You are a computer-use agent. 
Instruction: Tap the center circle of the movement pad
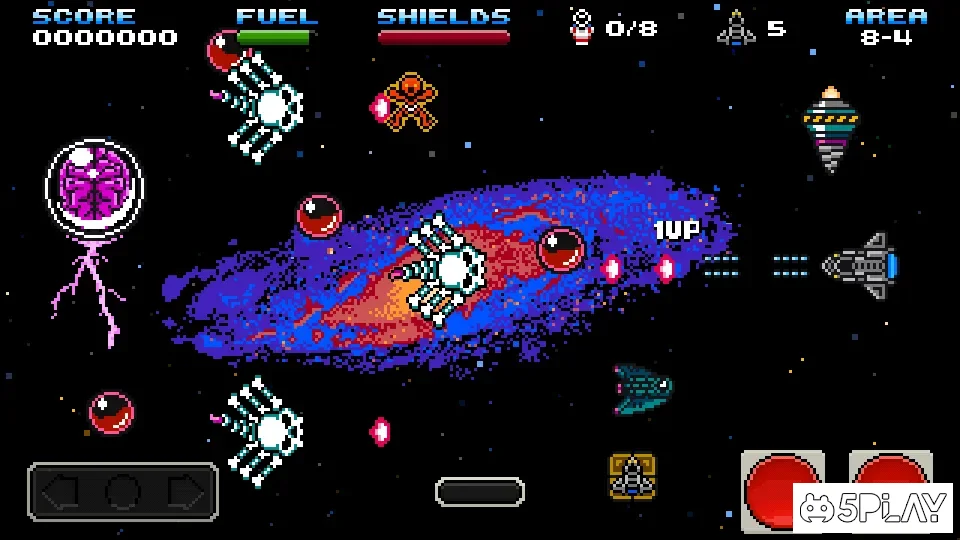point(123,492)
